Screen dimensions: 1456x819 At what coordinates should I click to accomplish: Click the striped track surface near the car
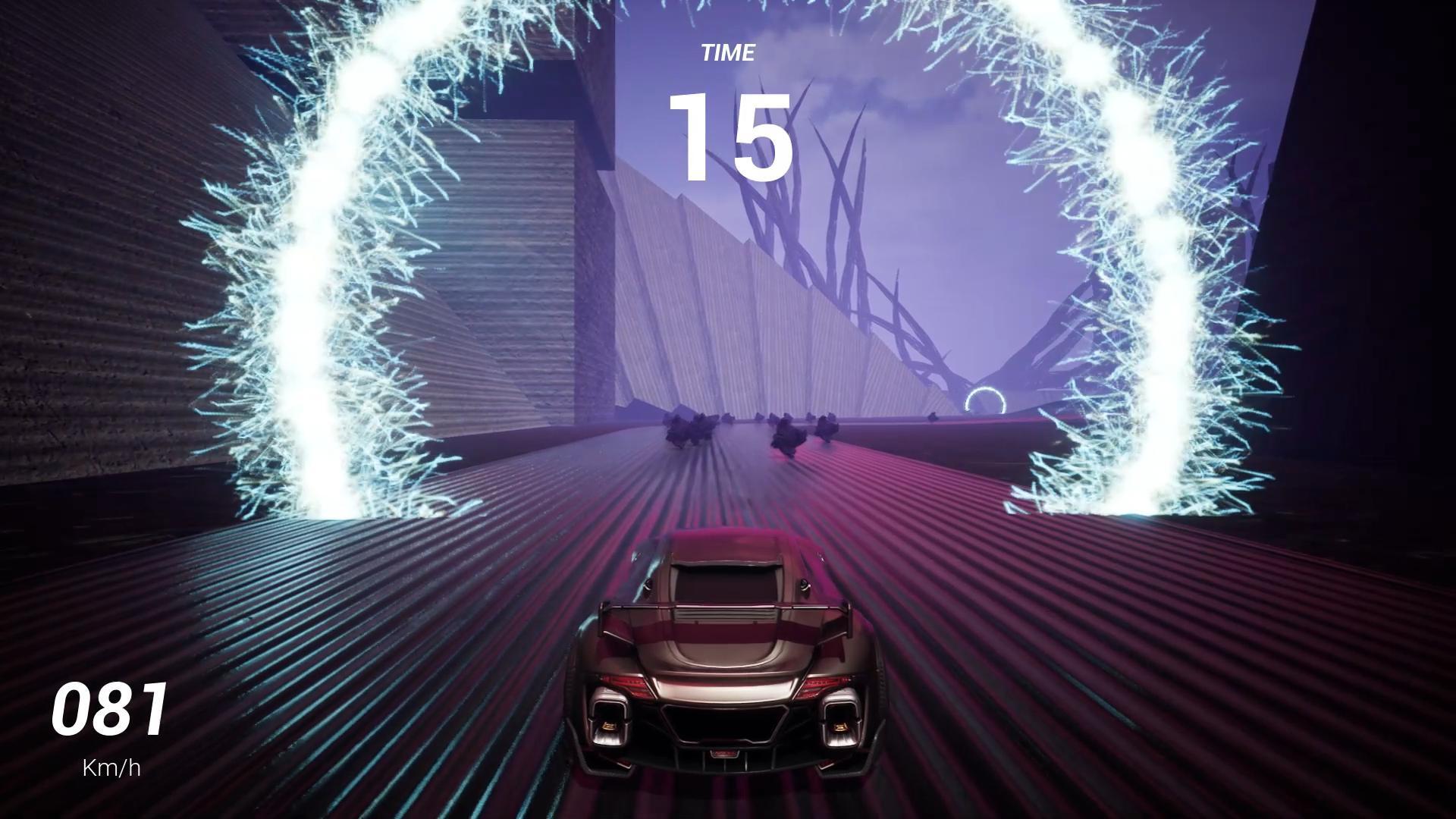(455, 682)
